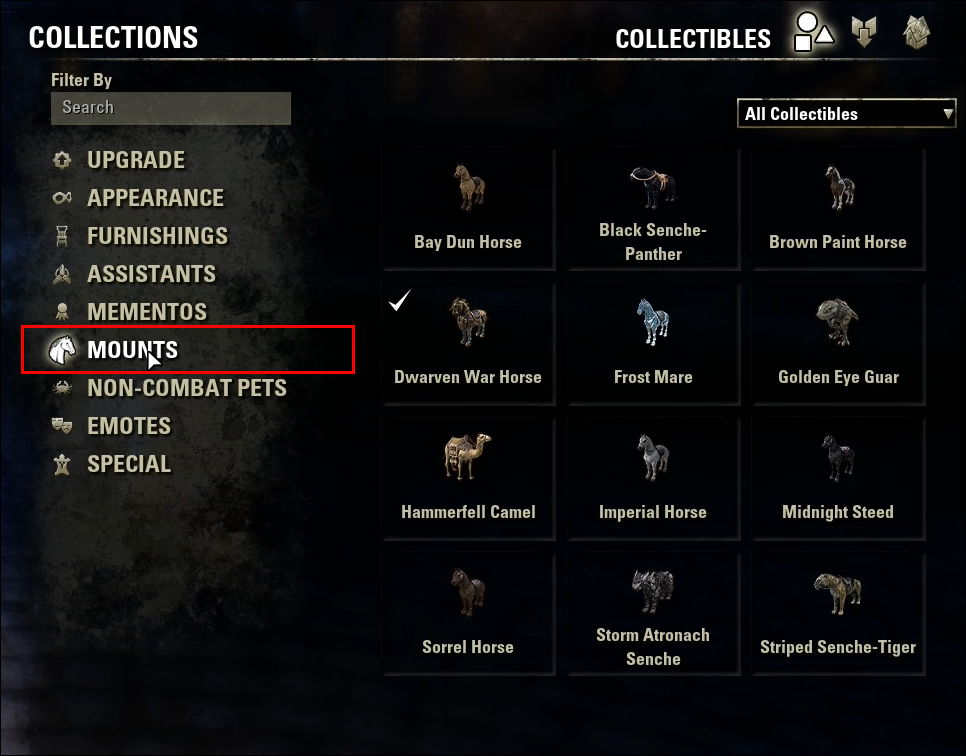Show the Emotes category
This screenshot has width=966, height=756.
tap(128, 426)
